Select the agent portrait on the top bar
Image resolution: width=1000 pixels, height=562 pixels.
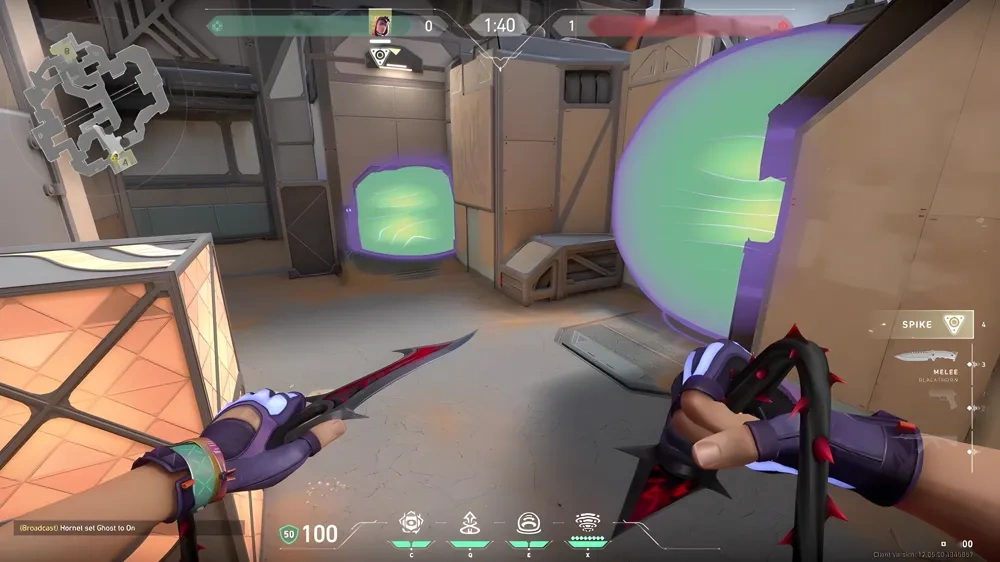380,24
